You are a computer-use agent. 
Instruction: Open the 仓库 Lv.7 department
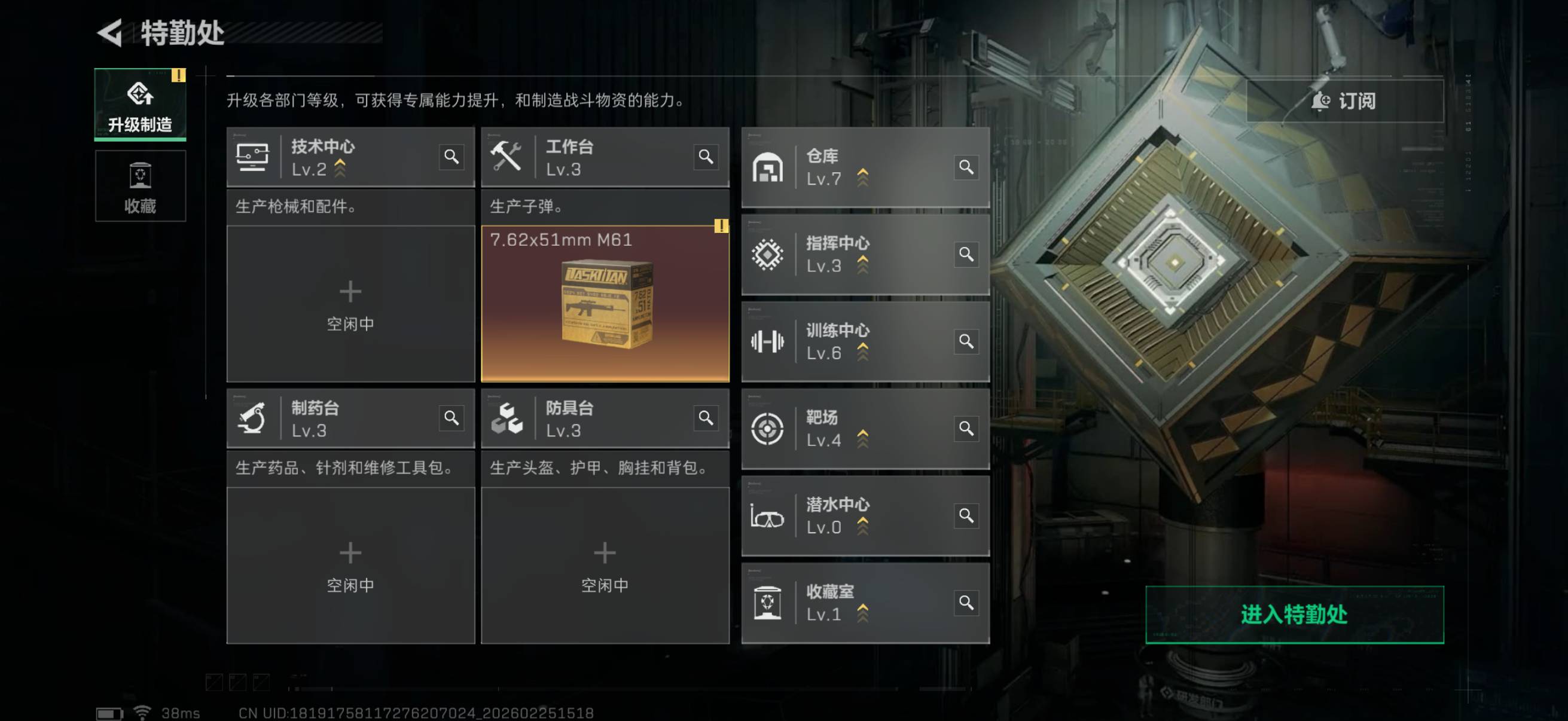coord(852,167)
